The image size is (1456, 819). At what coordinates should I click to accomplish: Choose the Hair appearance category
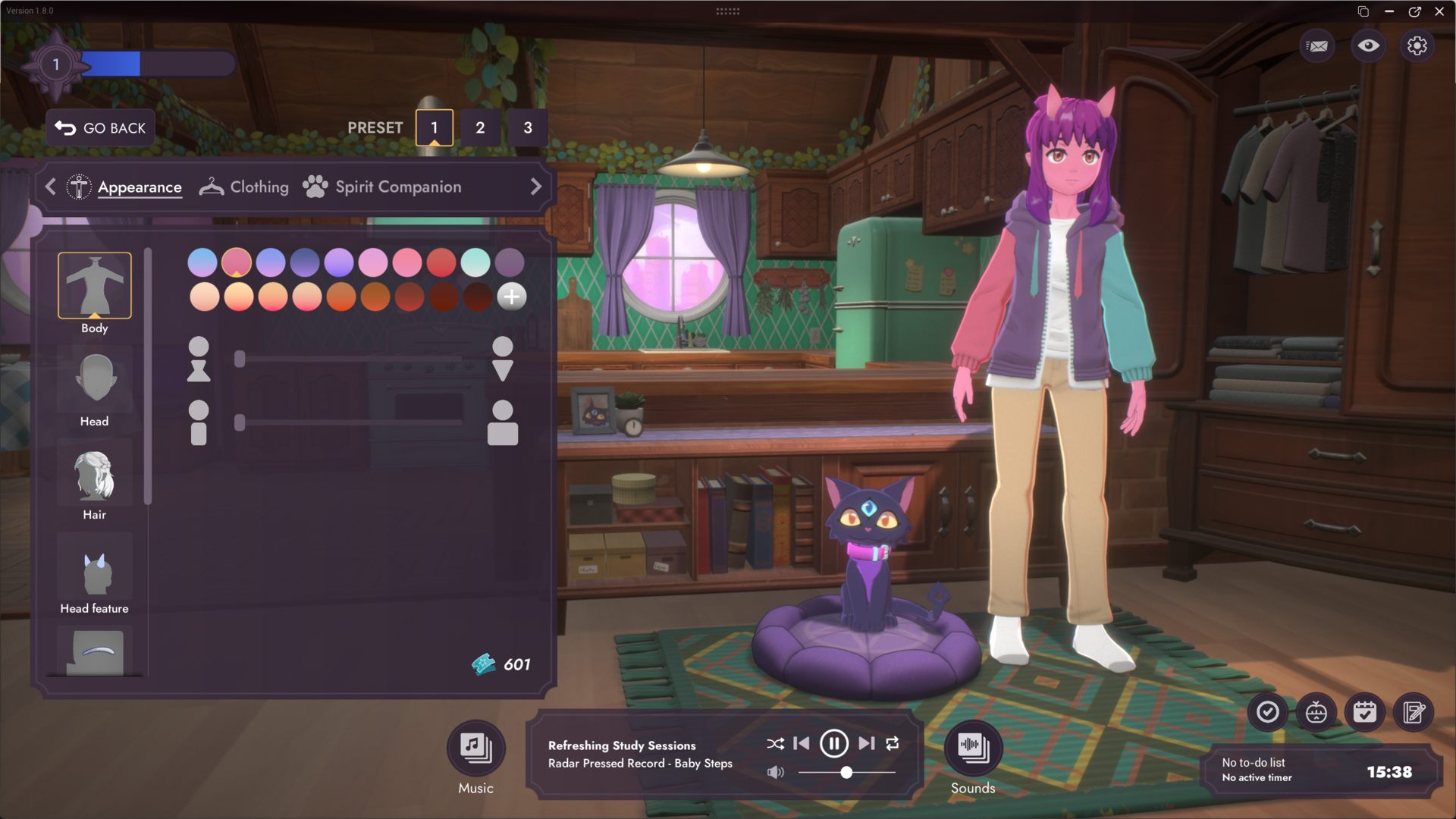(x=95, y=482)
